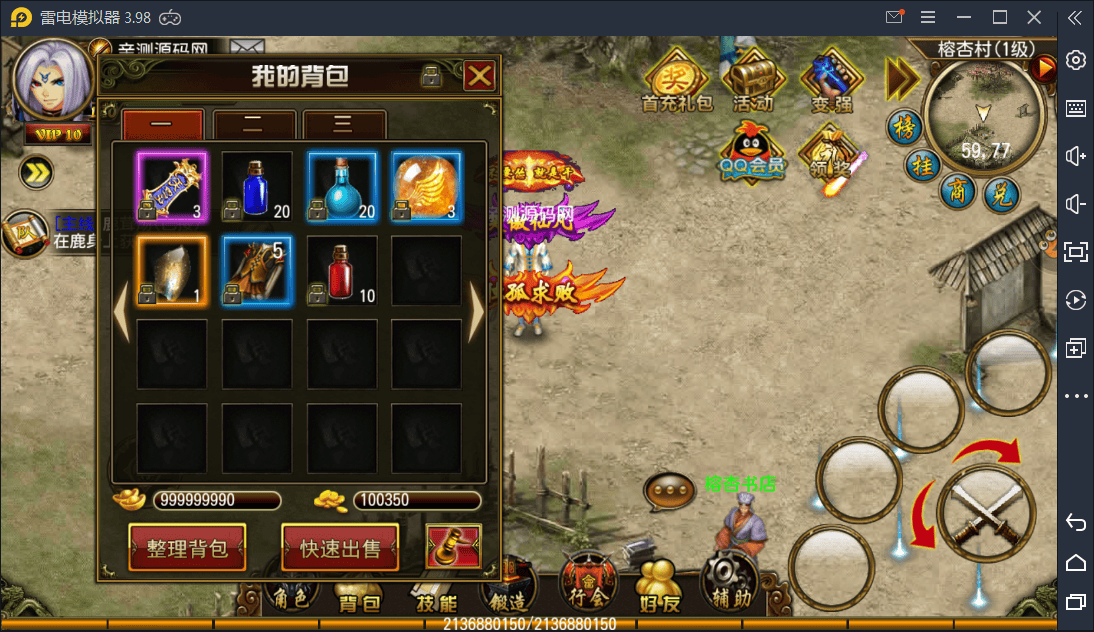Open the 首充礼包 first-recharge gift icon
1094x632 pixels.
point(676,80)
